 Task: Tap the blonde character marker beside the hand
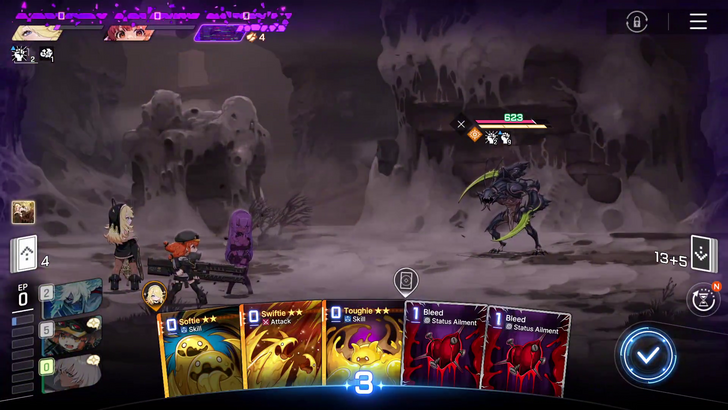click(154, 294)
